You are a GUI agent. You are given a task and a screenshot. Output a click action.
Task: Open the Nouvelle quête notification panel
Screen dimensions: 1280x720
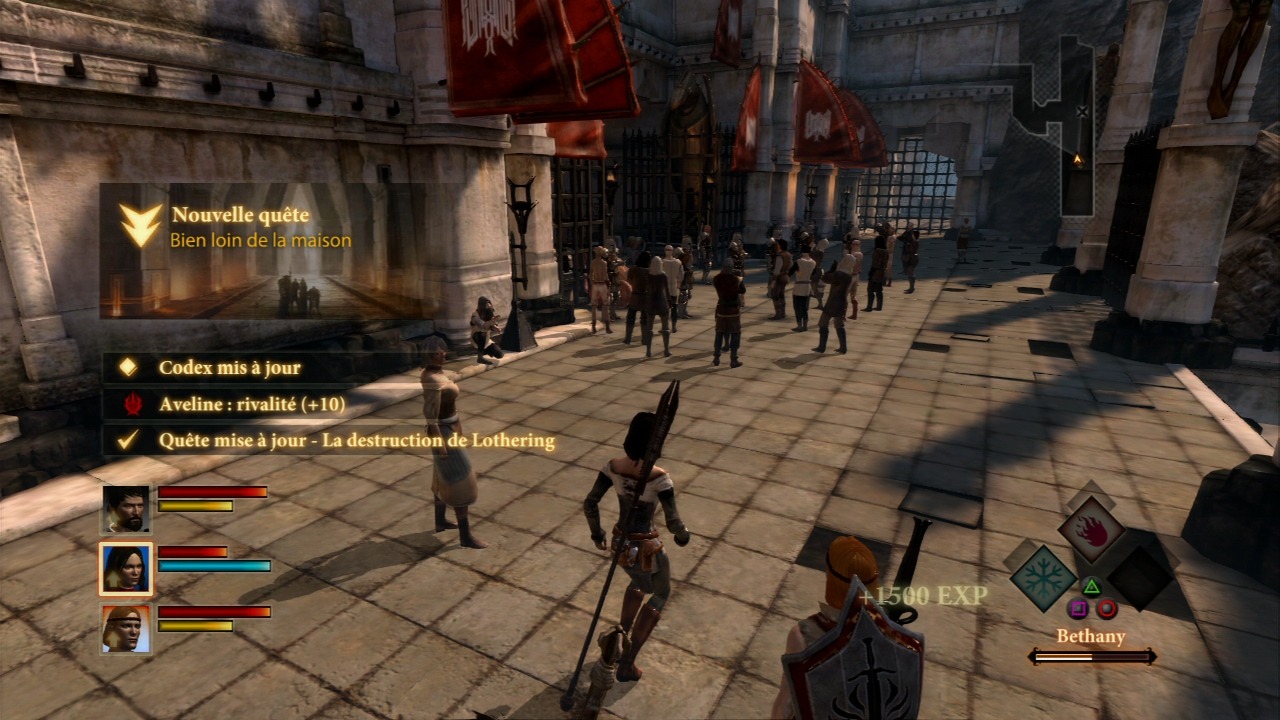(x=267, y=250)
